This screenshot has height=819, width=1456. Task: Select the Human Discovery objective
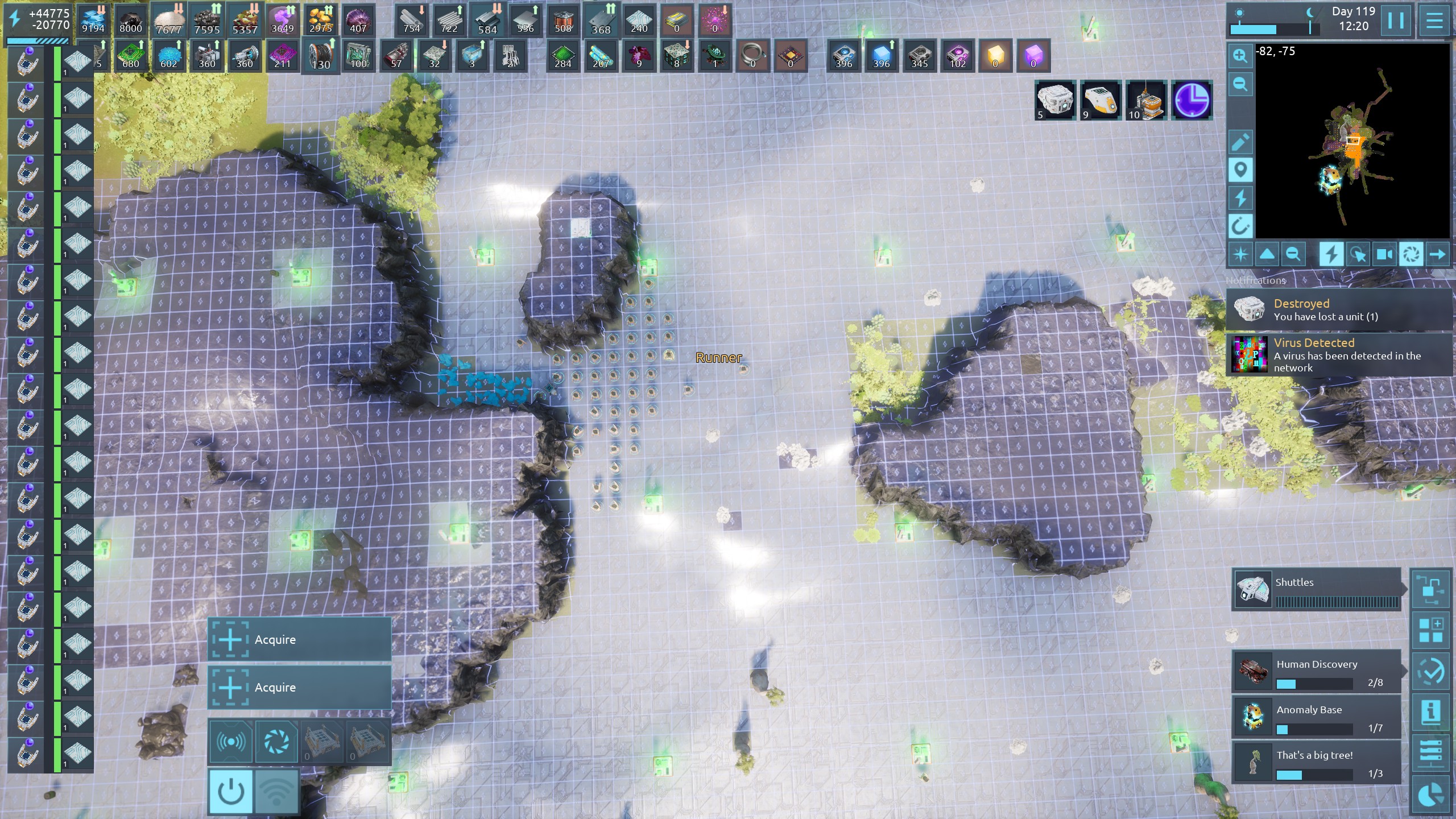coord(1316,672)
